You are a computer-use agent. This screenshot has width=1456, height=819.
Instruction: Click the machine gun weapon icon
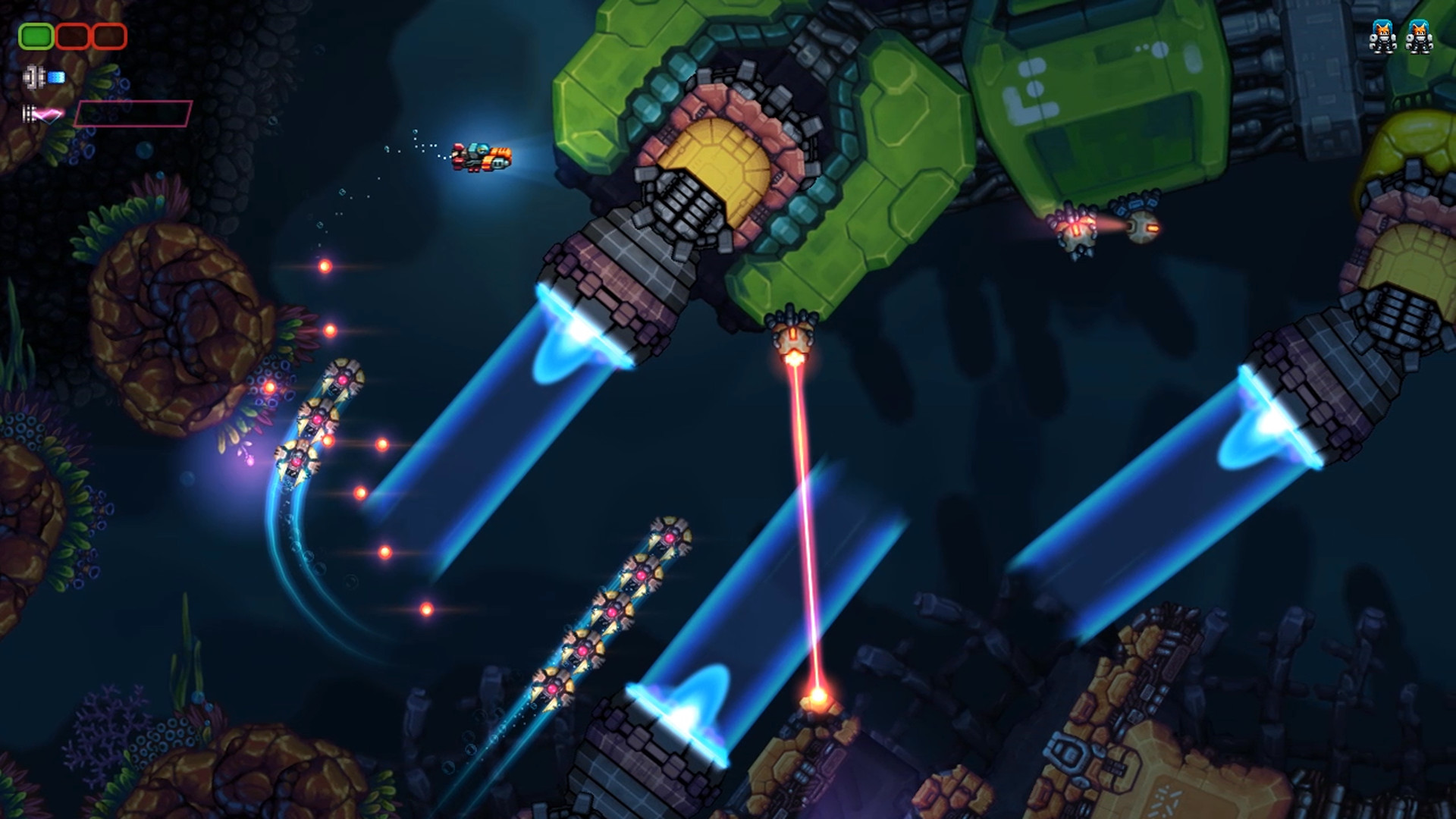tap(33, 77)
